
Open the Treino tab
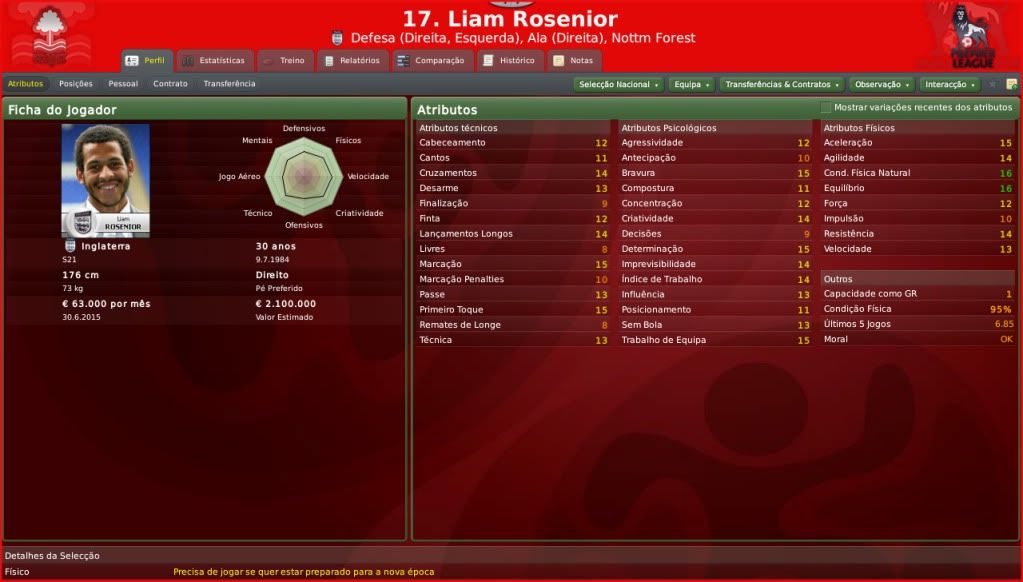tap(284, 60)
